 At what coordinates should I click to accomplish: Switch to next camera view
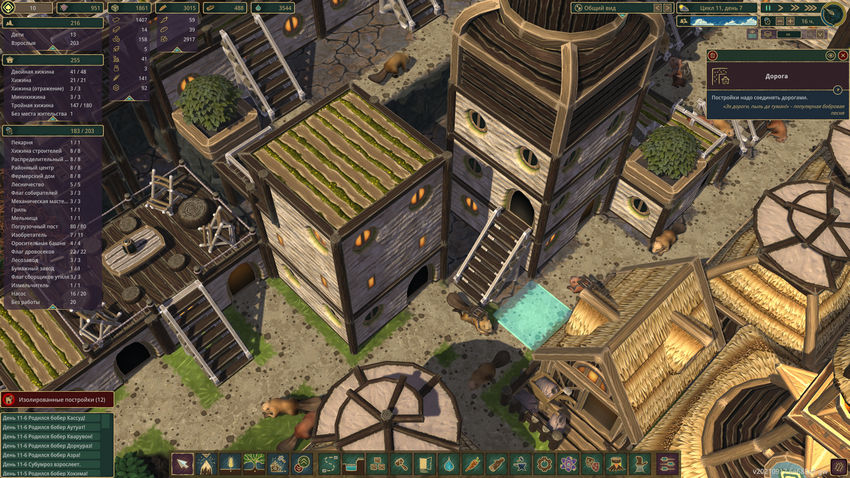point(666,7)
